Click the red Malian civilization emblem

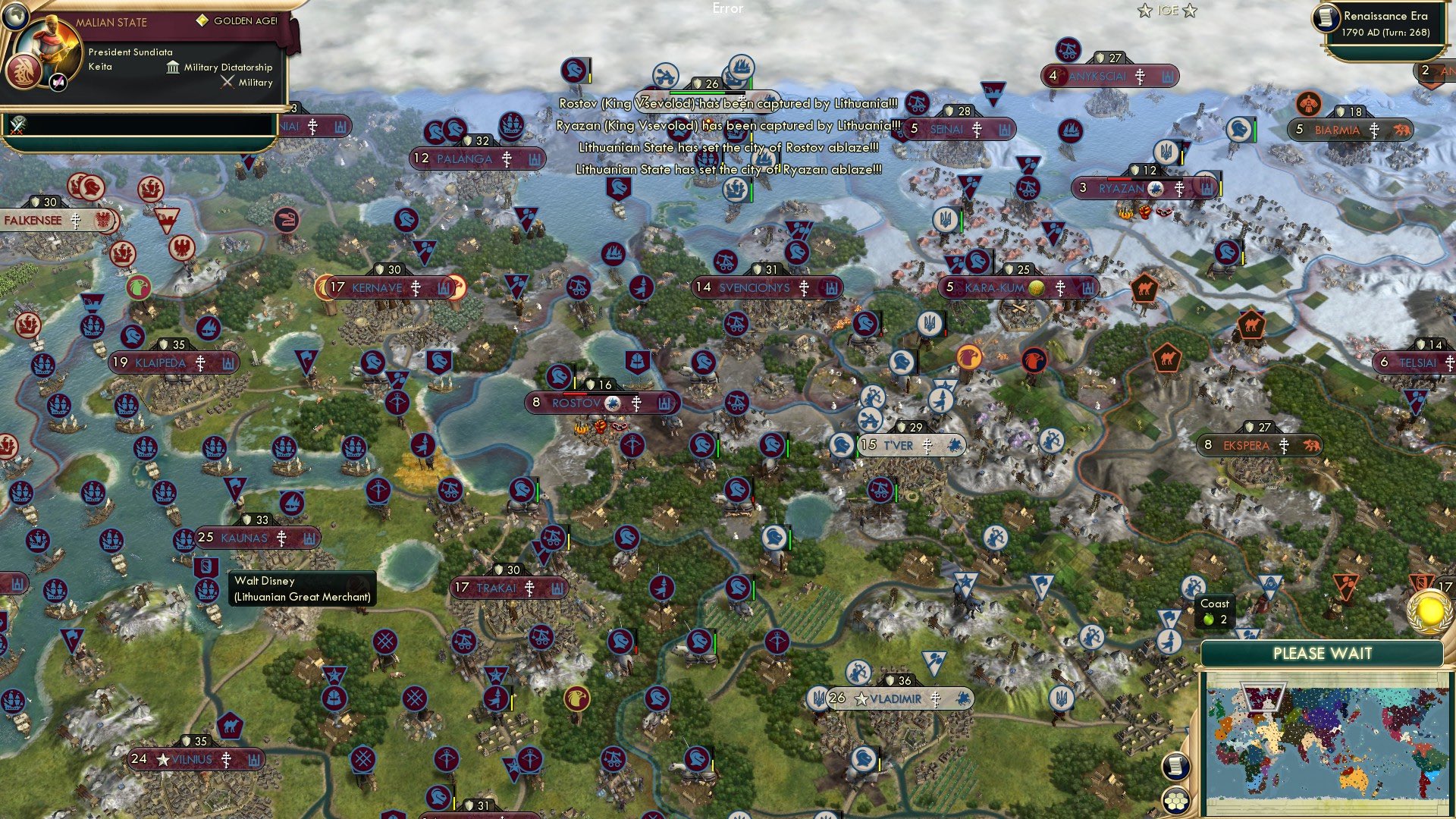(23, 72)
